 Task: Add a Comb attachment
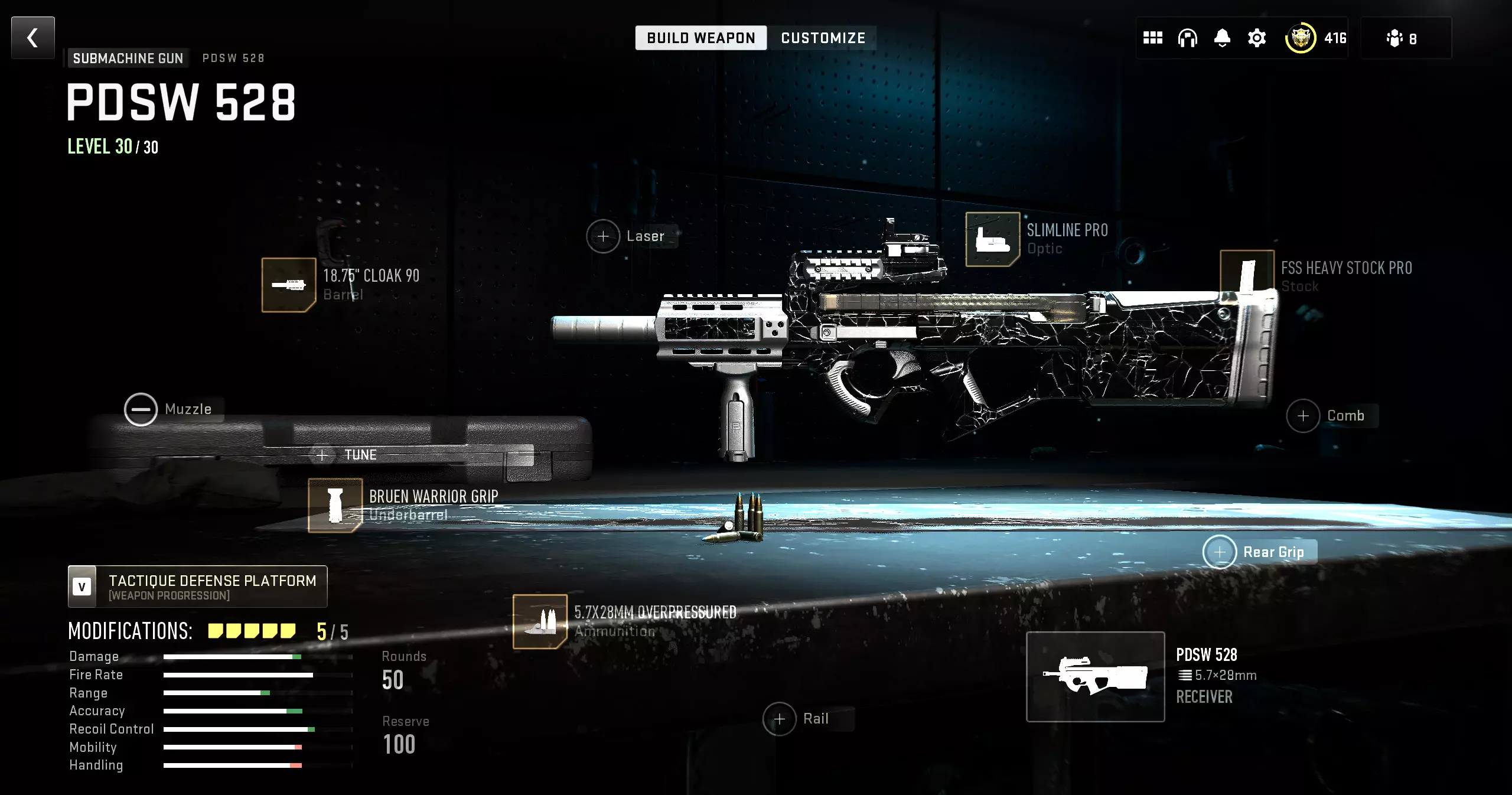[1303, 416]
